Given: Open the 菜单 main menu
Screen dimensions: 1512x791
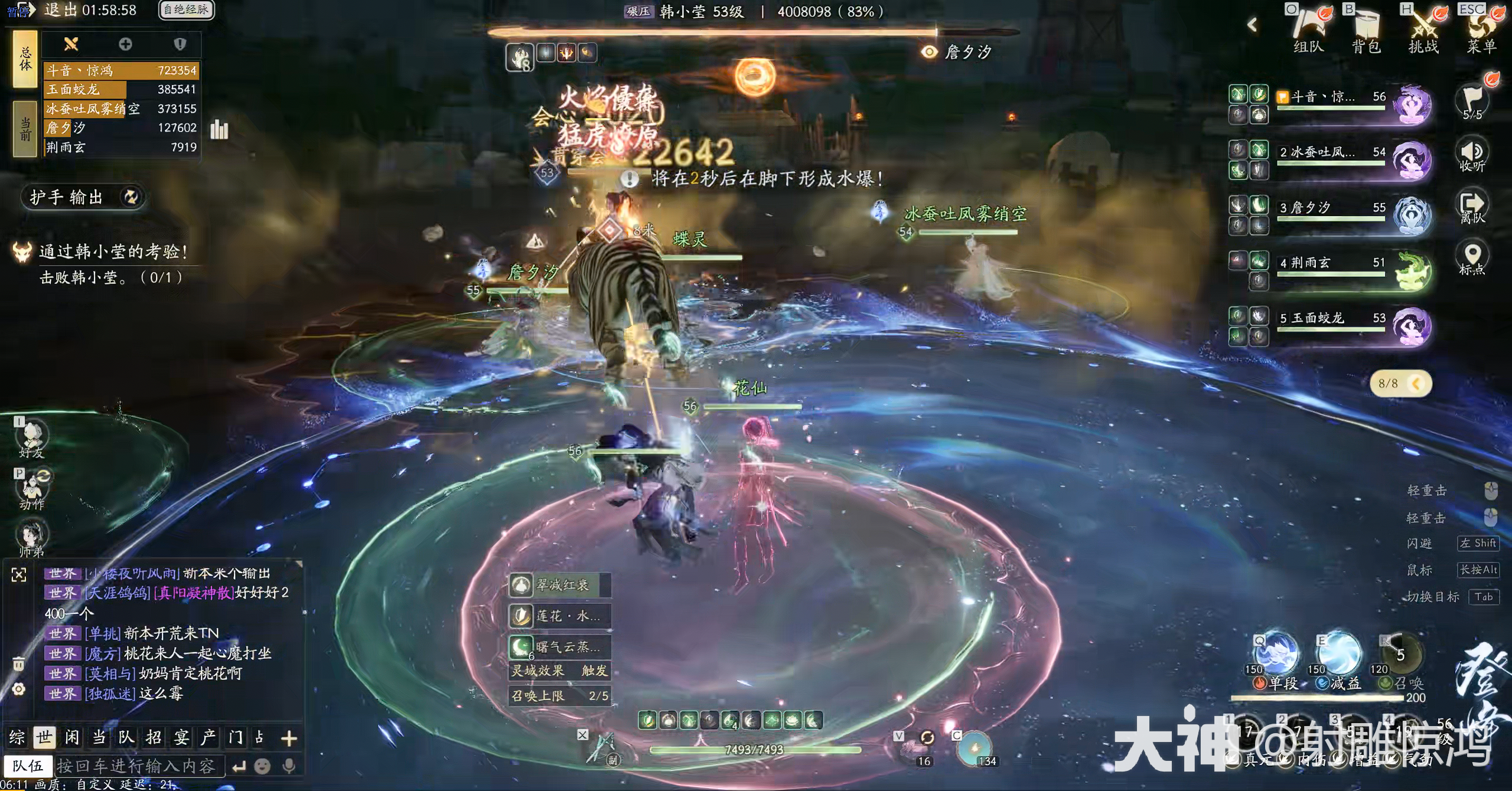Looking at the screenshot, I should pos(1481,30).
